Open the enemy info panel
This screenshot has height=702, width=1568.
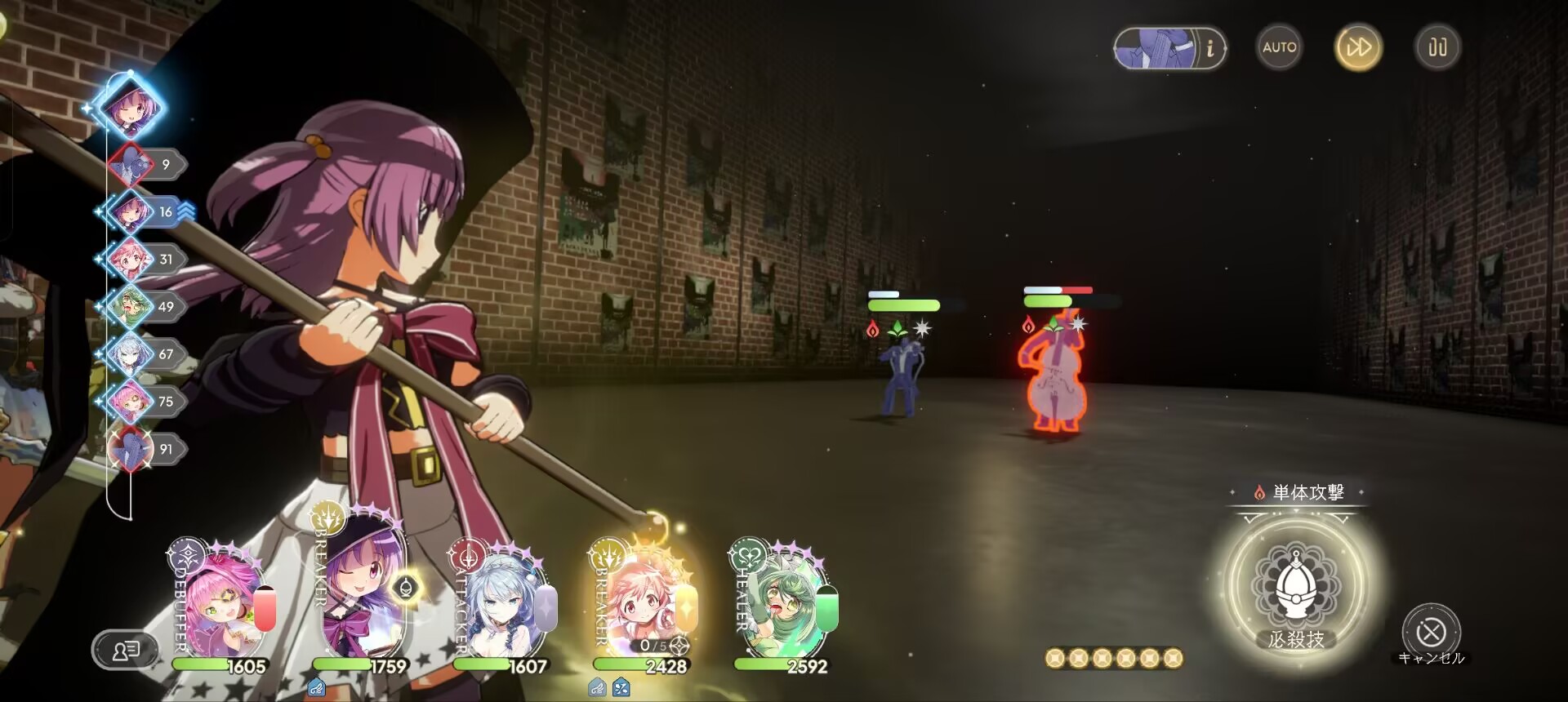[1169, 48]
